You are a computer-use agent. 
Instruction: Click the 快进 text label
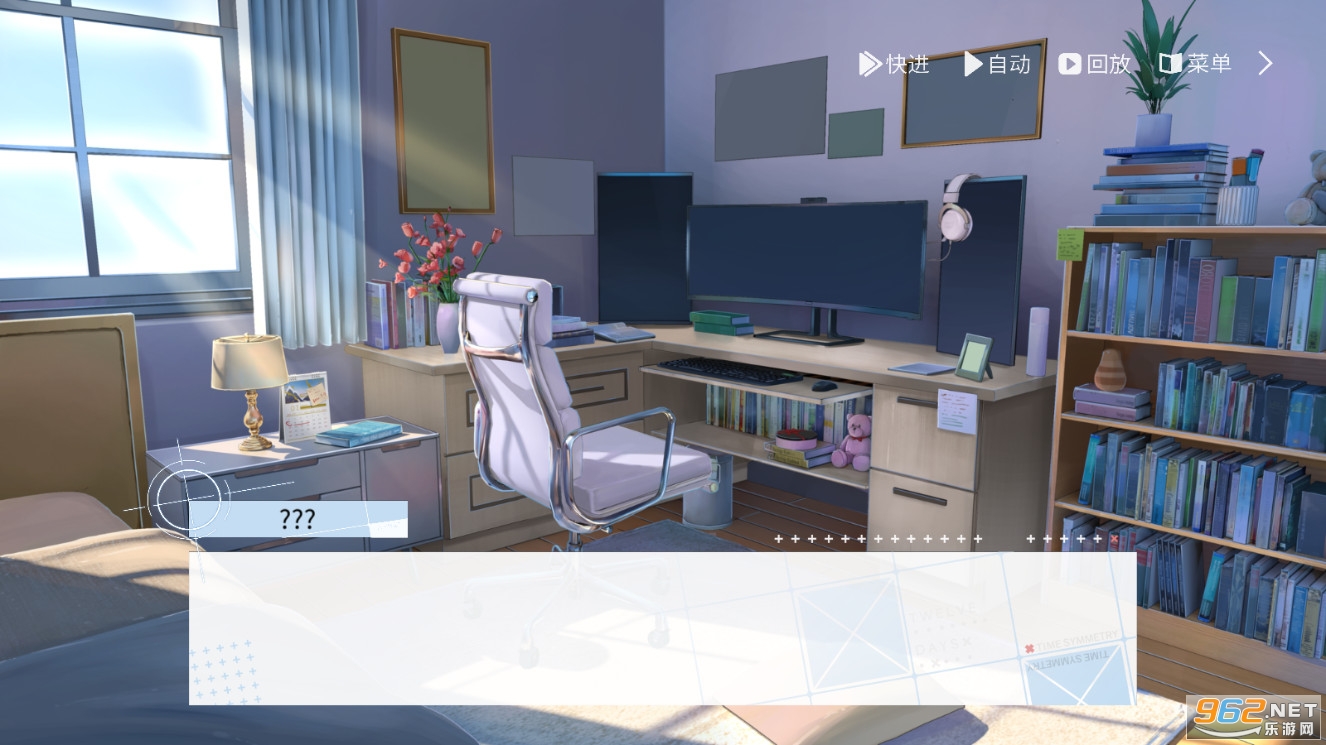(x=903, y=64)
